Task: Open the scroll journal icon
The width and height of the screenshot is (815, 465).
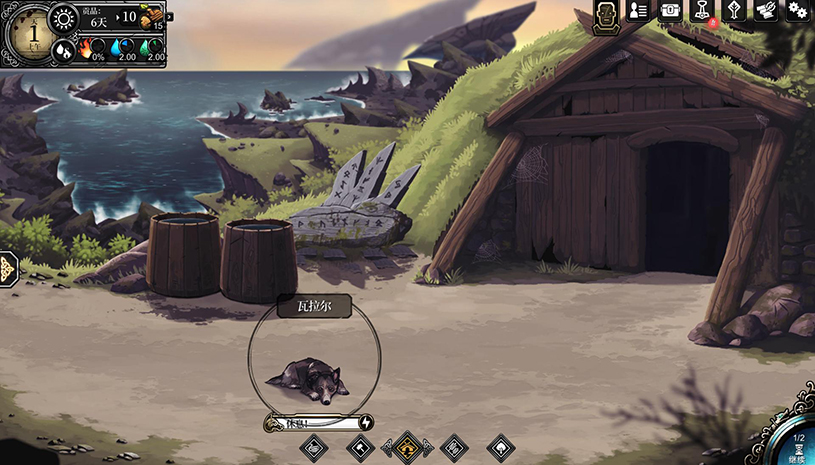Action: coord(766,10)
